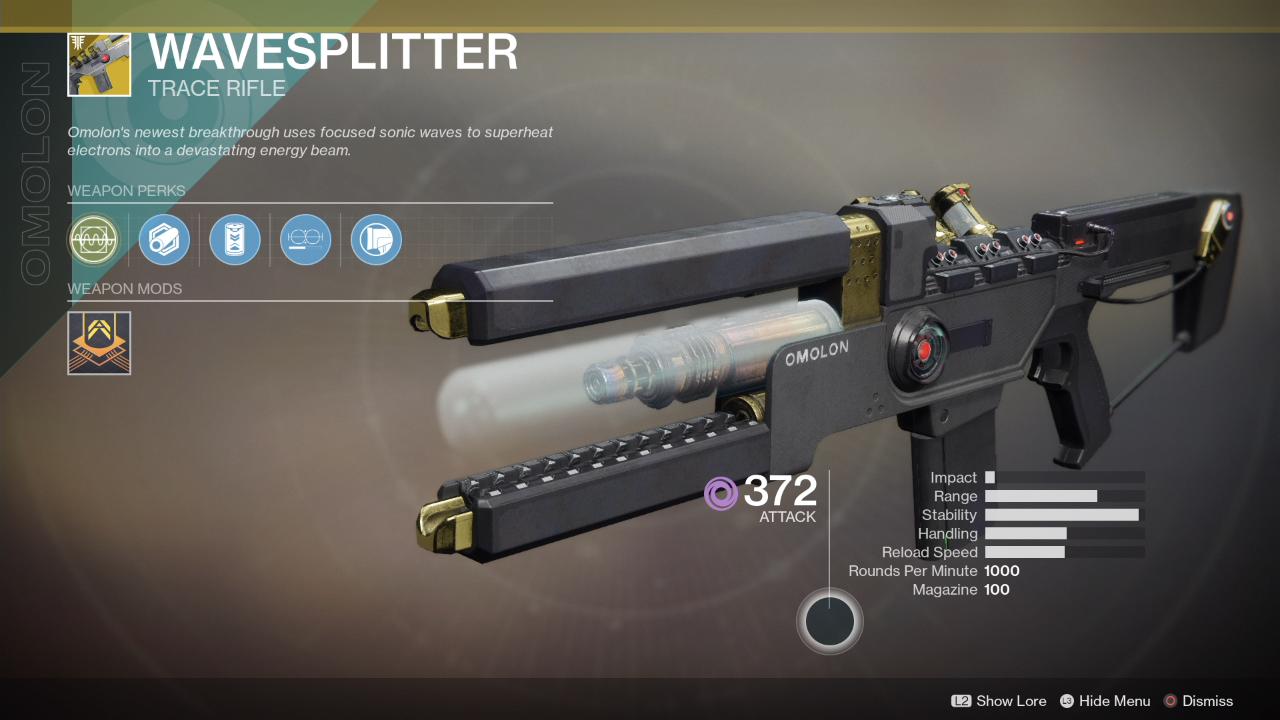Click the Wavesplitter weapon thumbnail at top left
The width and height of the screenshot is (1280, 720).
click(99, 64)
